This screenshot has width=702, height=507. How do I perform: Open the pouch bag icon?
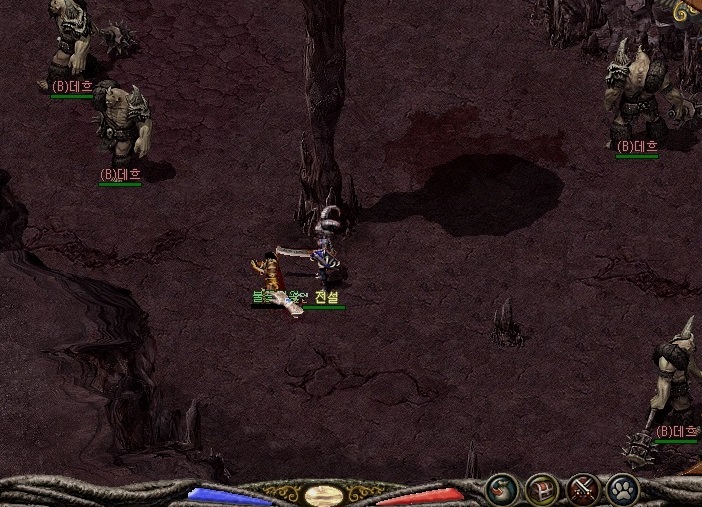click(501, 489)
